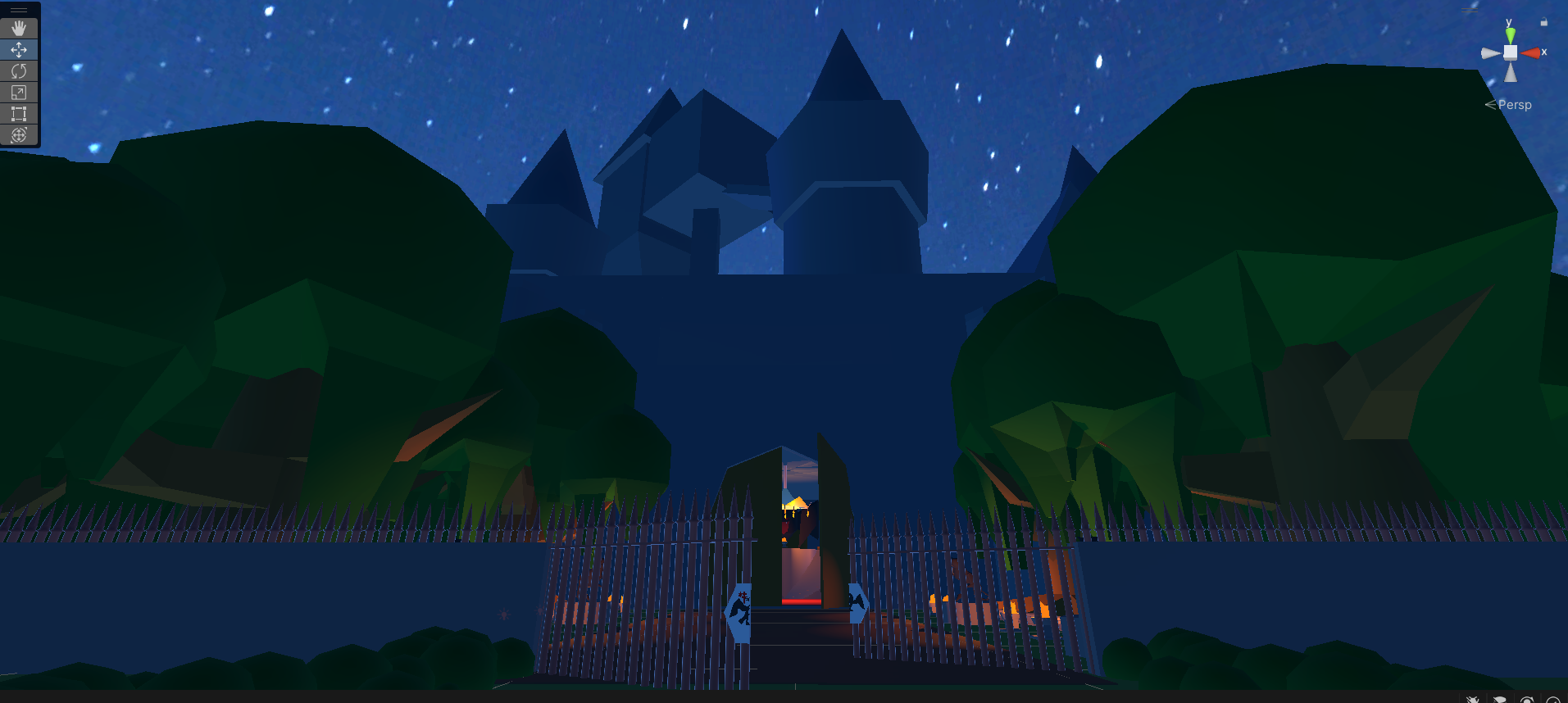Select the Rotate tool
Image resolution: width=1568 pixels, height=703 pixels.
18,70
